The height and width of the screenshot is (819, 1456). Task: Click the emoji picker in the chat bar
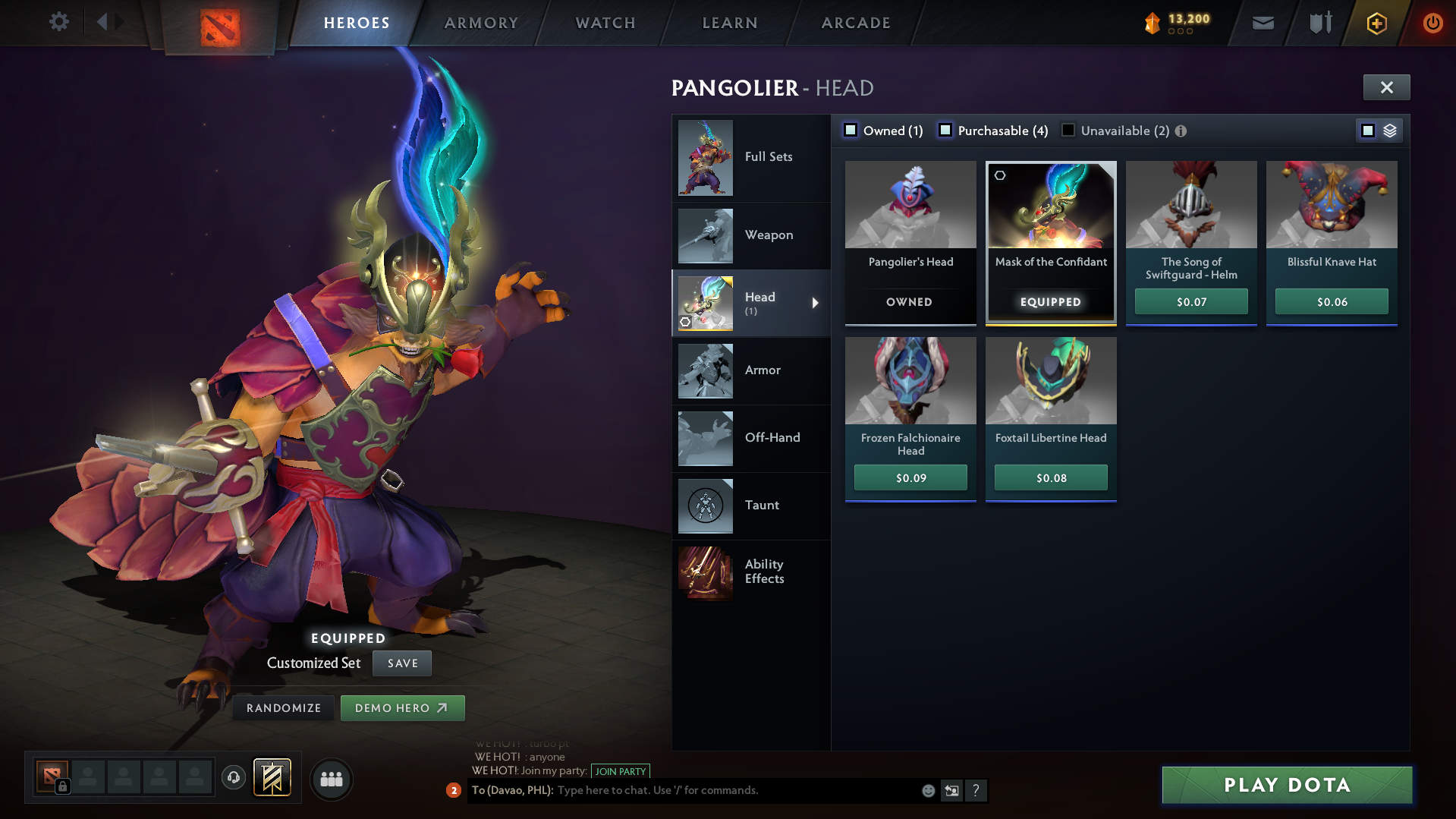pyautogui.click(x=927, y=790)
